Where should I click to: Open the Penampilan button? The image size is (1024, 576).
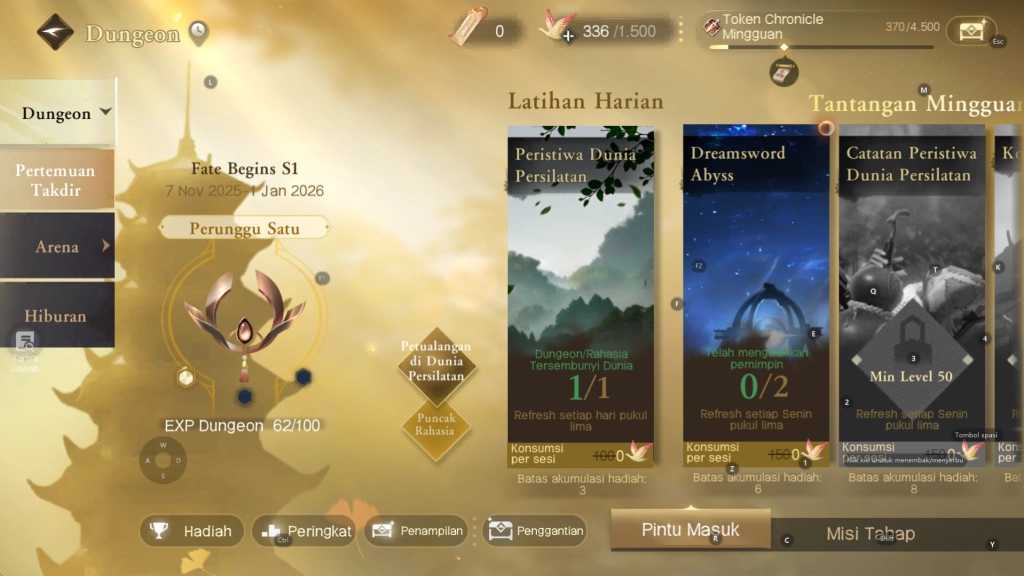(x=418, y=531)
